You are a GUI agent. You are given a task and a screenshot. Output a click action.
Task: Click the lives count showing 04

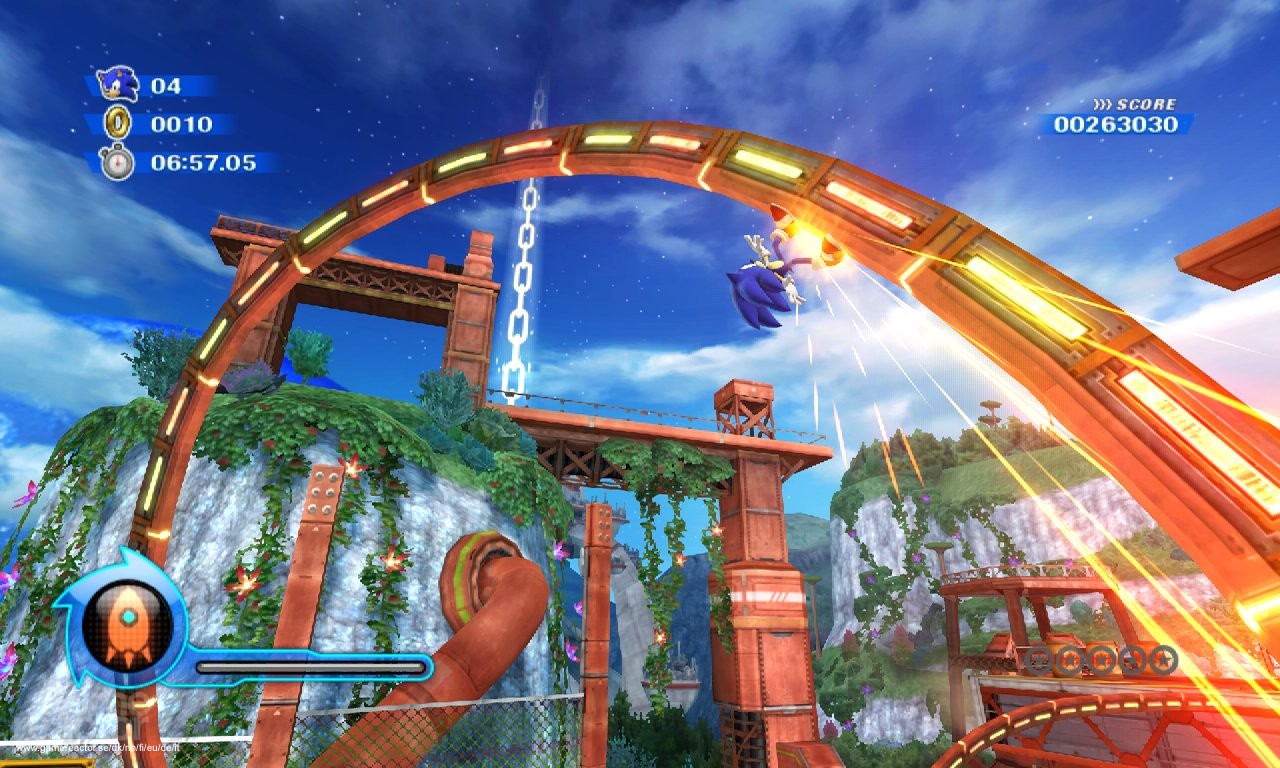(x=167, y=86)
